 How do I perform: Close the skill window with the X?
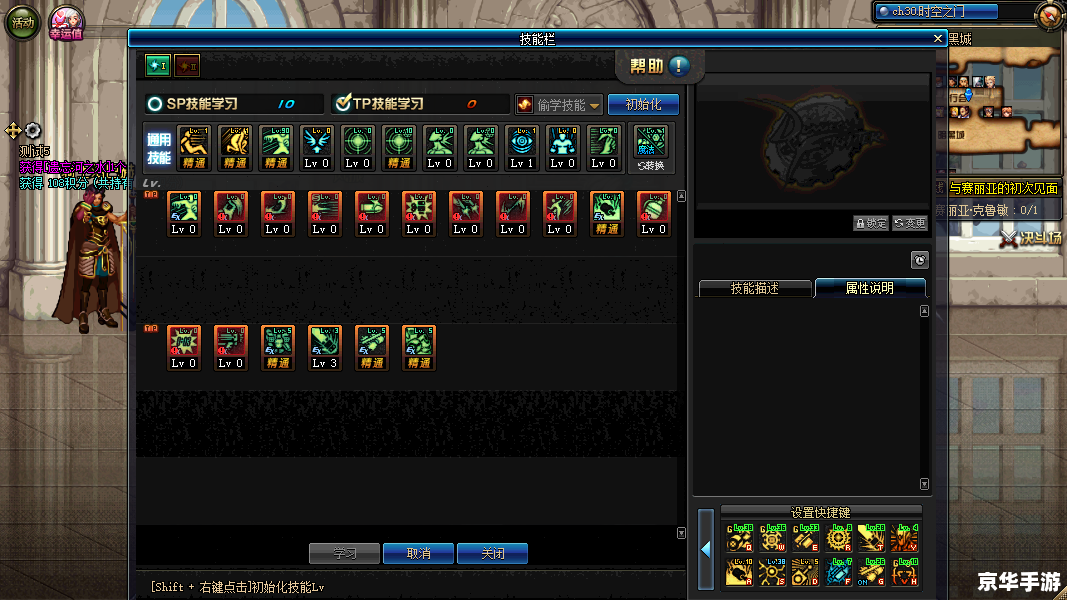click(937, 38)
